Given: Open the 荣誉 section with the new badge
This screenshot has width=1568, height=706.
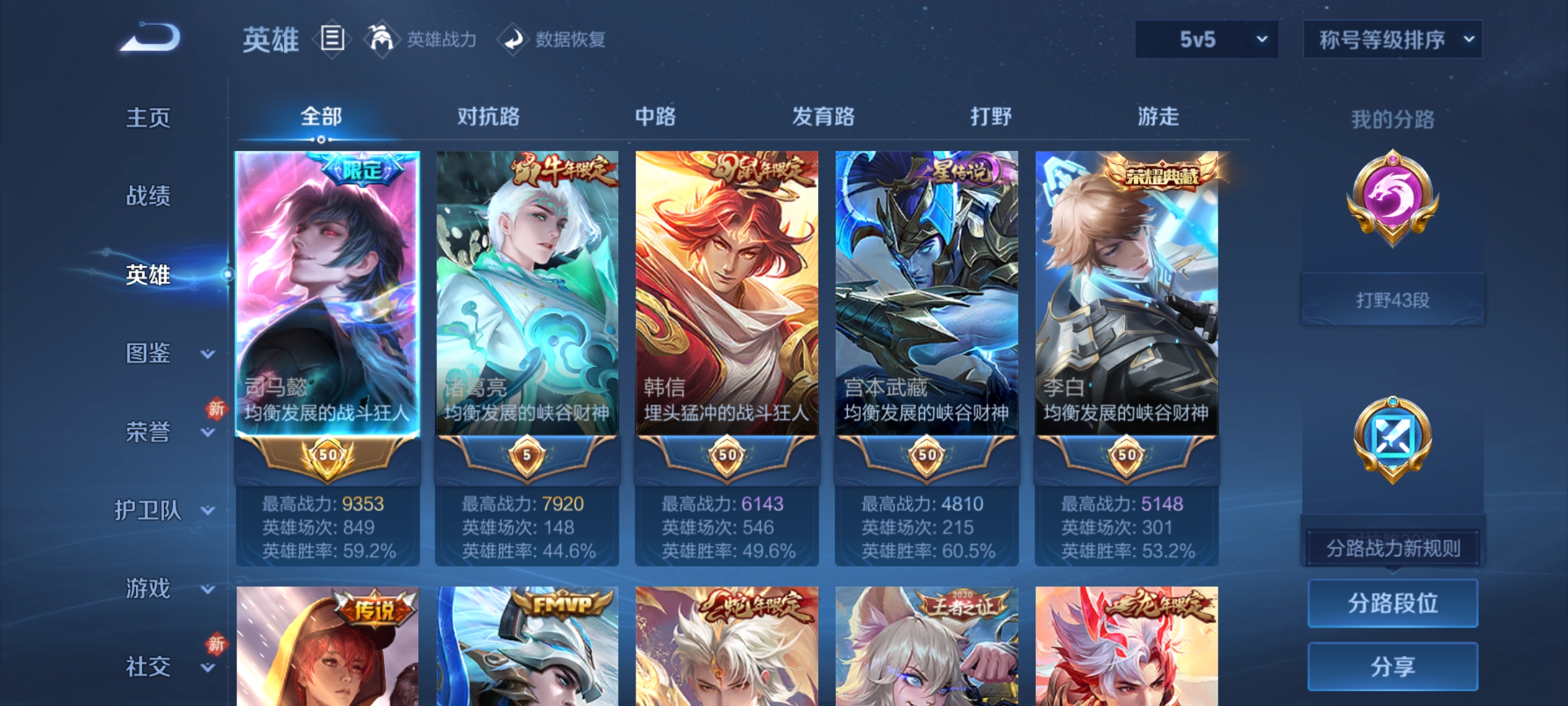Looking at the screenshot, I should 149,431.
